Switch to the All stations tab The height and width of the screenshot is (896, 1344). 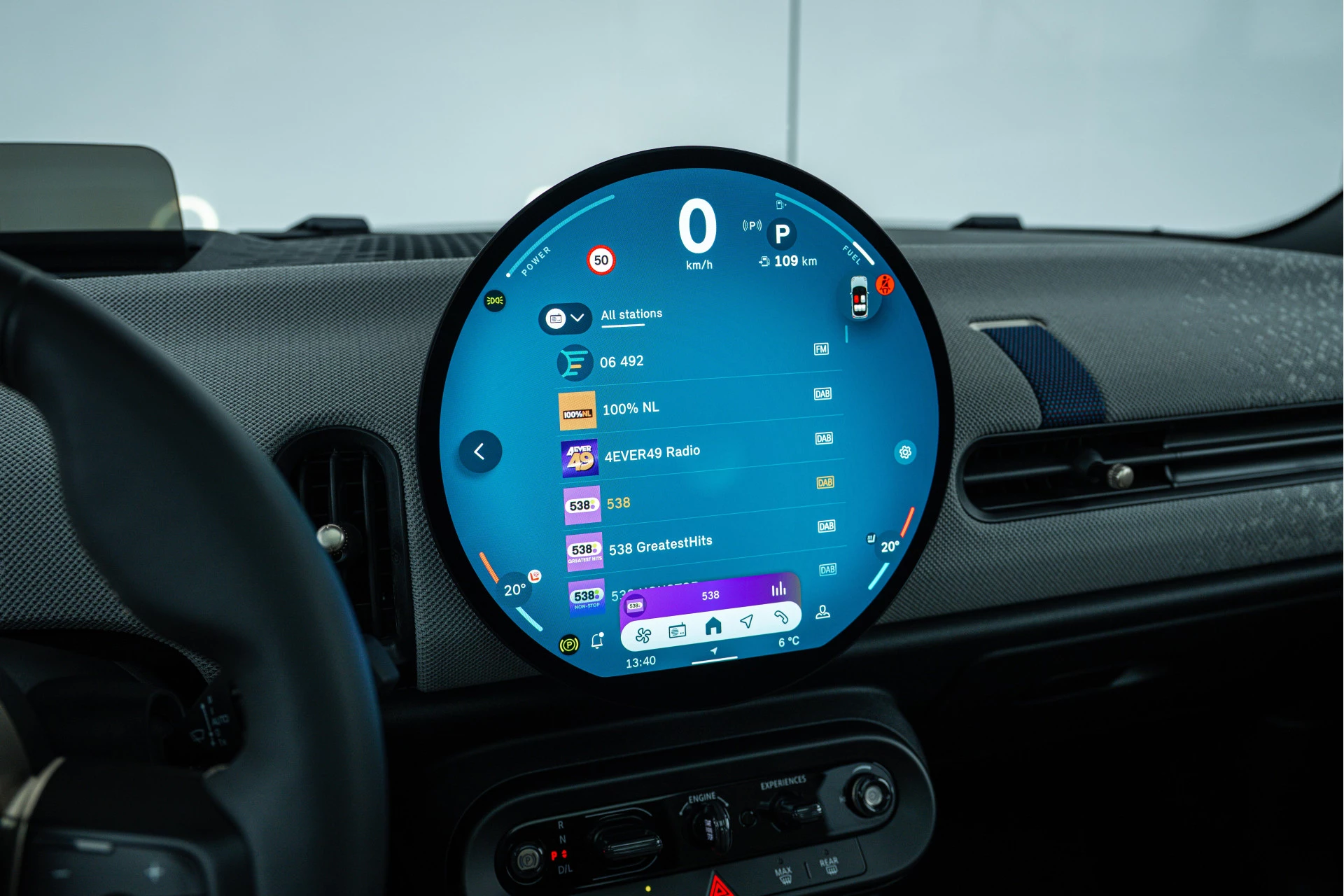click(631, 315)
